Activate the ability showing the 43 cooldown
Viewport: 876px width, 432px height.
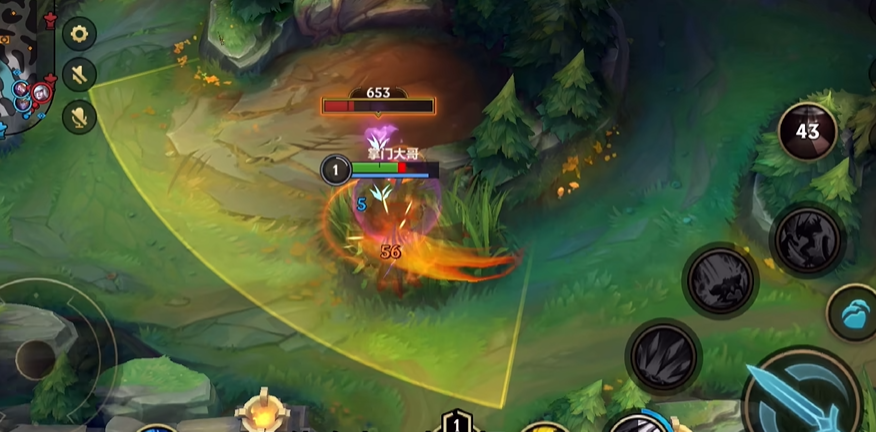807,132
